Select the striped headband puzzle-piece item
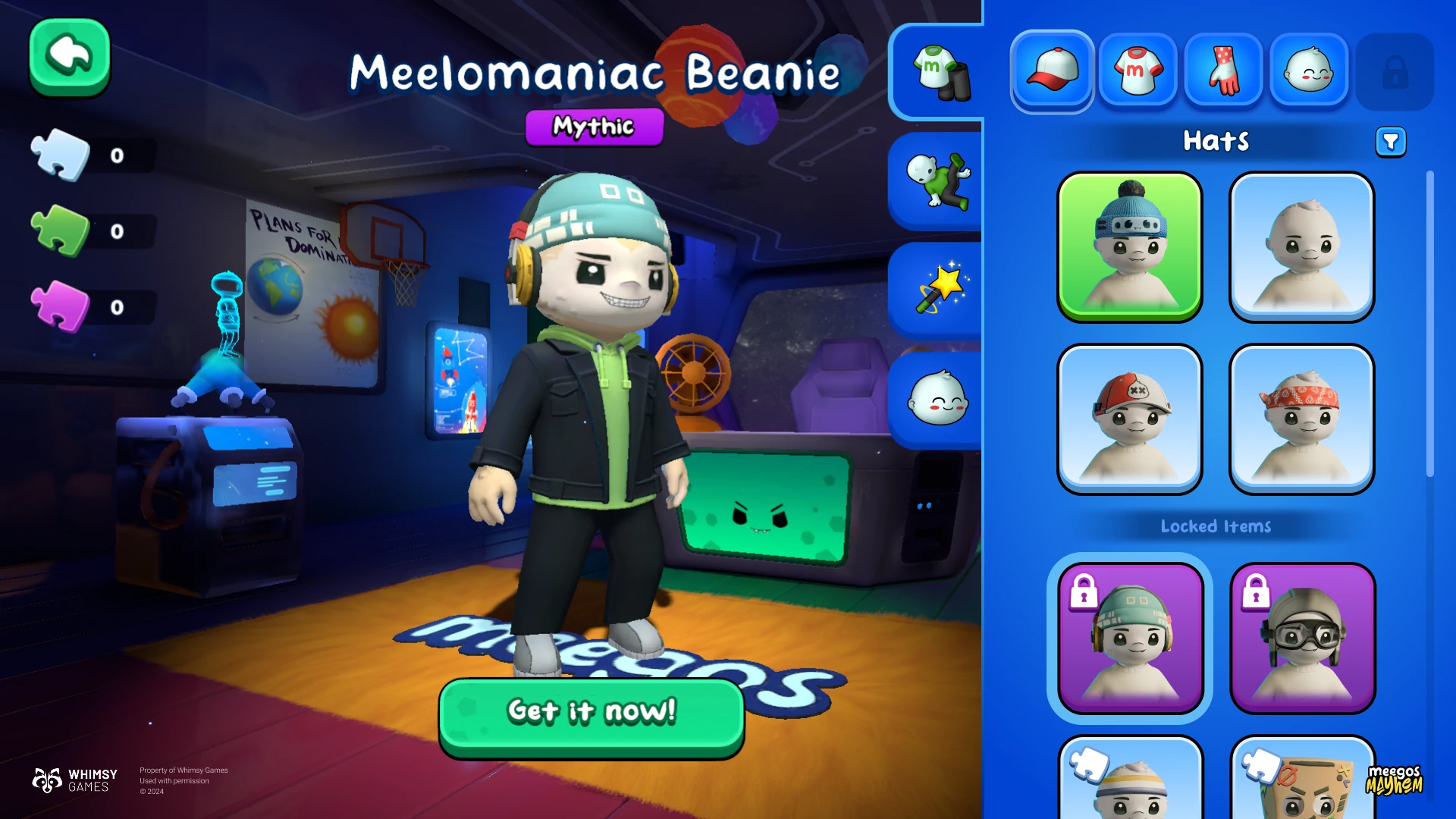The width and height of the screenshot is (1456, 819). 1130,781
